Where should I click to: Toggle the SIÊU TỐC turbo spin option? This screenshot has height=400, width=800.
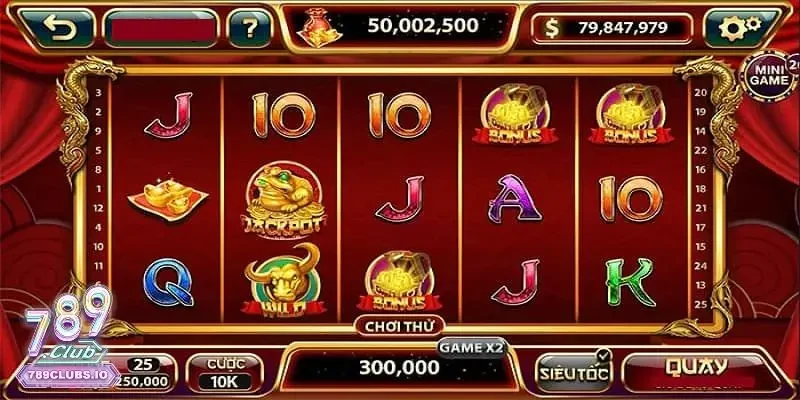click(x=573, y=370)
